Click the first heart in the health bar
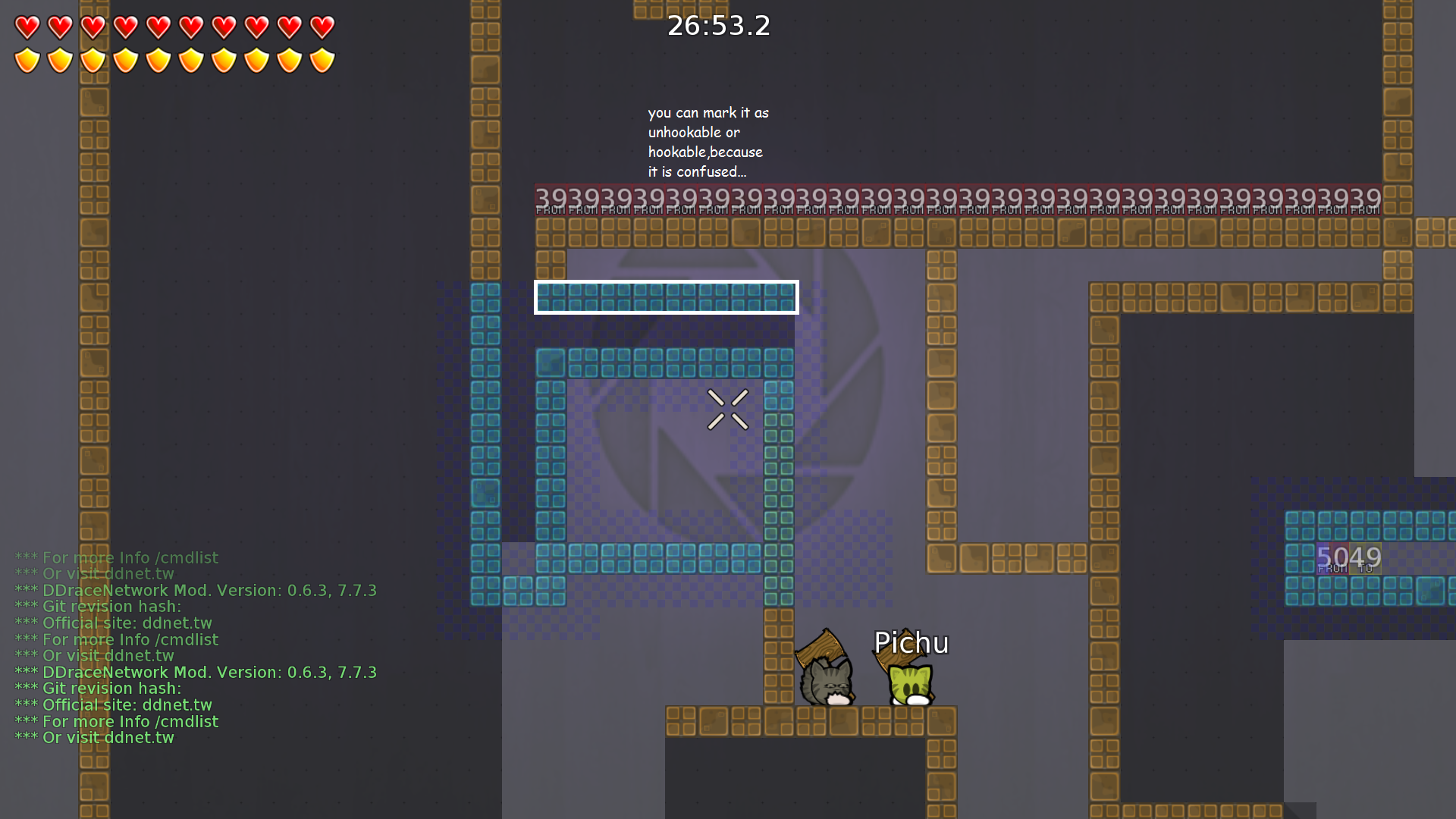The image size is (1456, 819). pos(26,26)
